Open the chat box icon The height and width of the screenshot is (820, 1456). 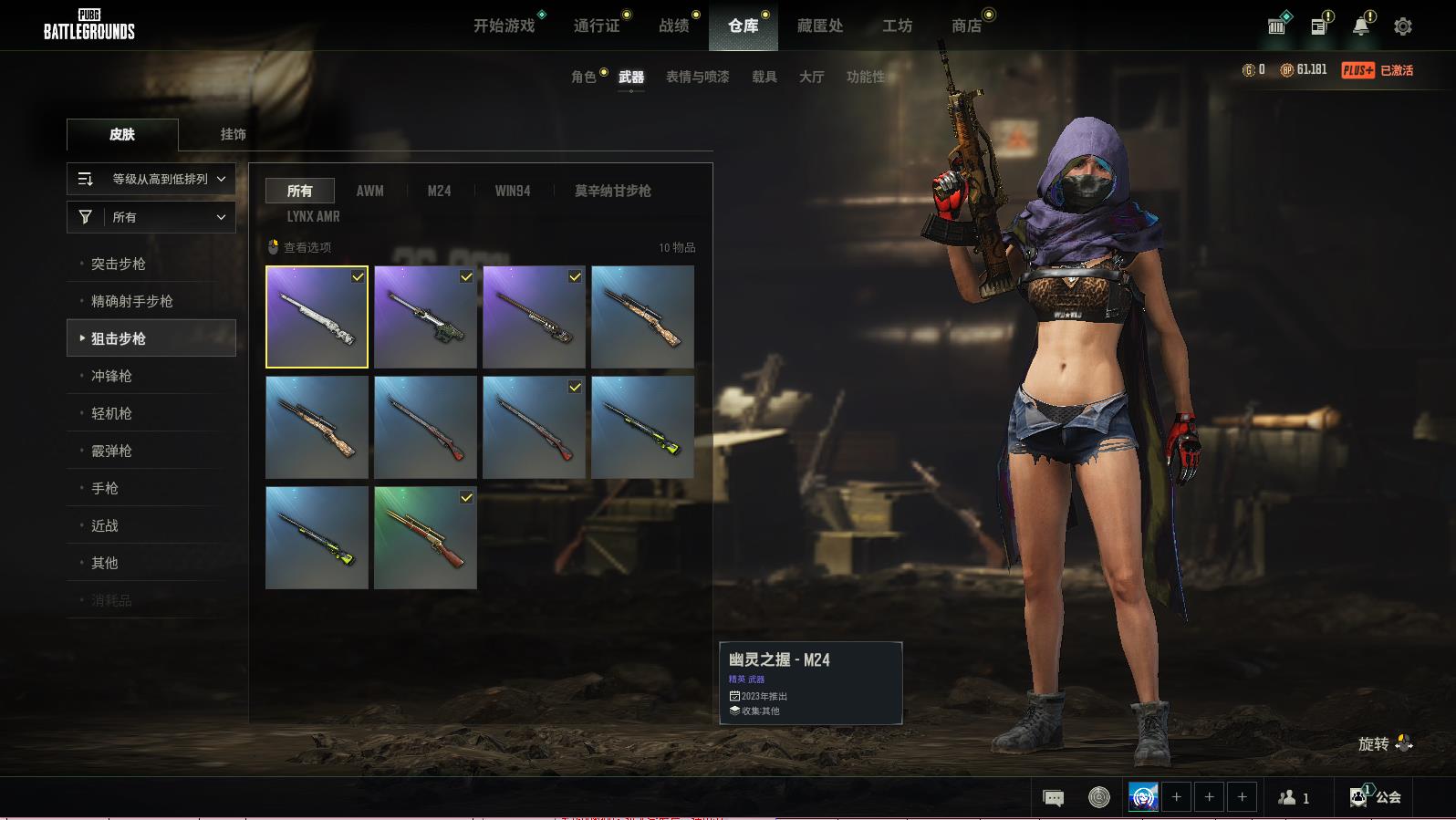point(1053,798)
